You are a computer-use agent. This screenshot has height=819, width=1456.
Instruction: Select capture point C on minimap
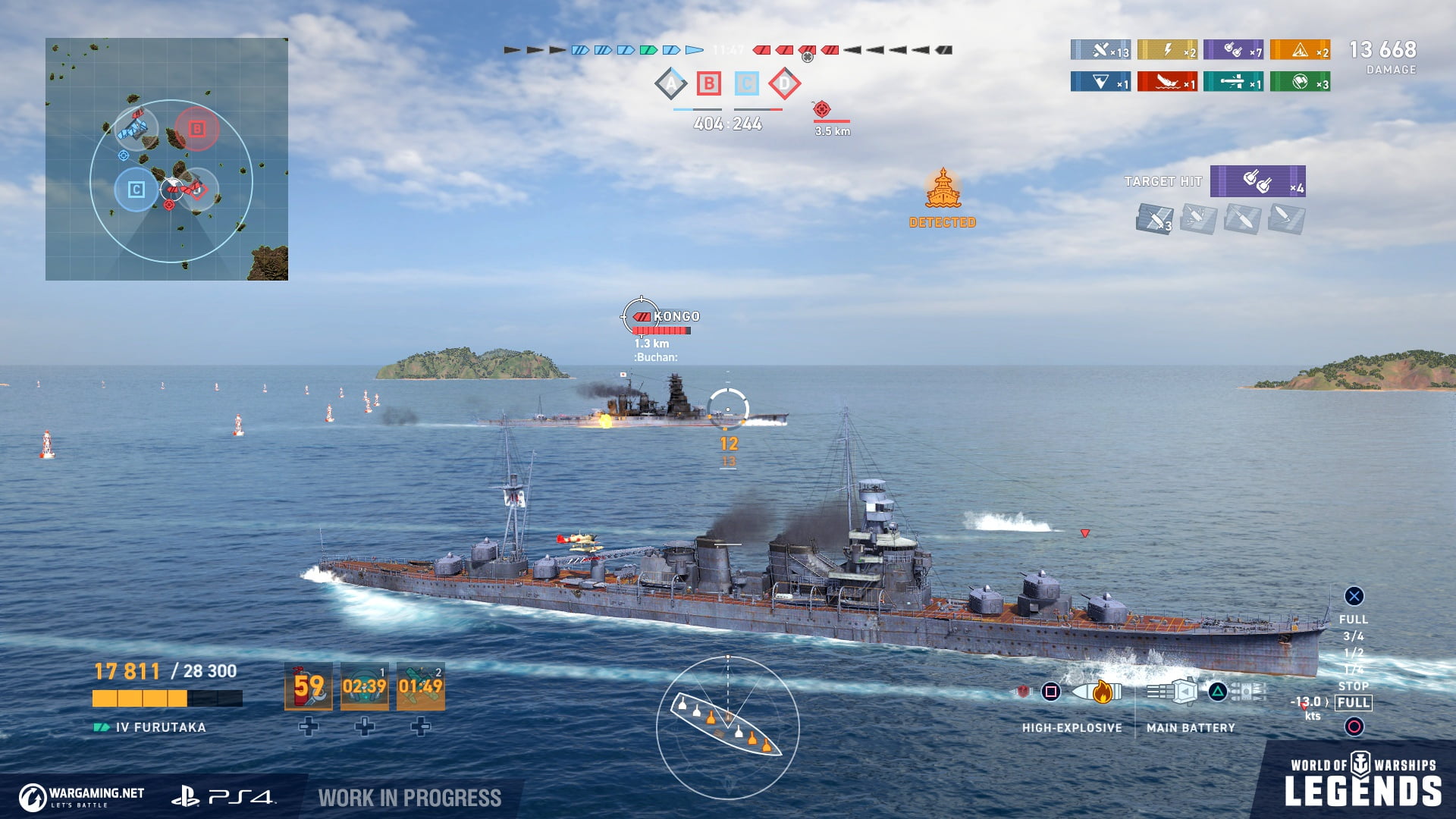pos(136,190)
